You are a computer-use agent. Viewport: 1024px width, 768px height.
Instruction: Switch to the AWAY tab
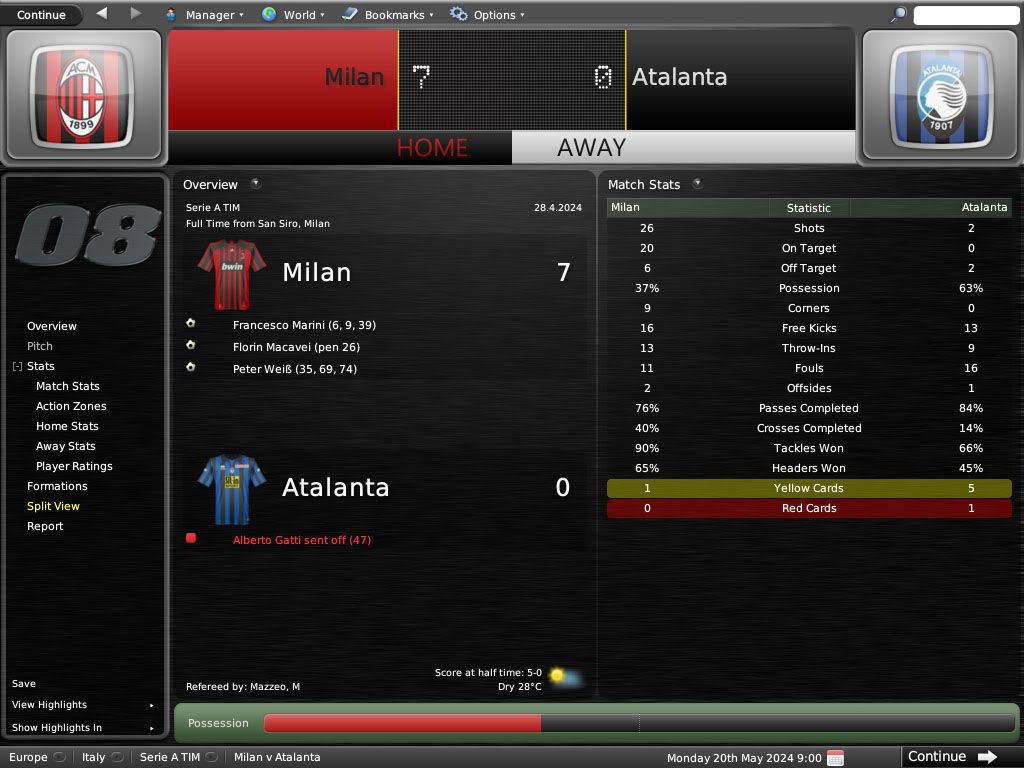pos(591,148)
